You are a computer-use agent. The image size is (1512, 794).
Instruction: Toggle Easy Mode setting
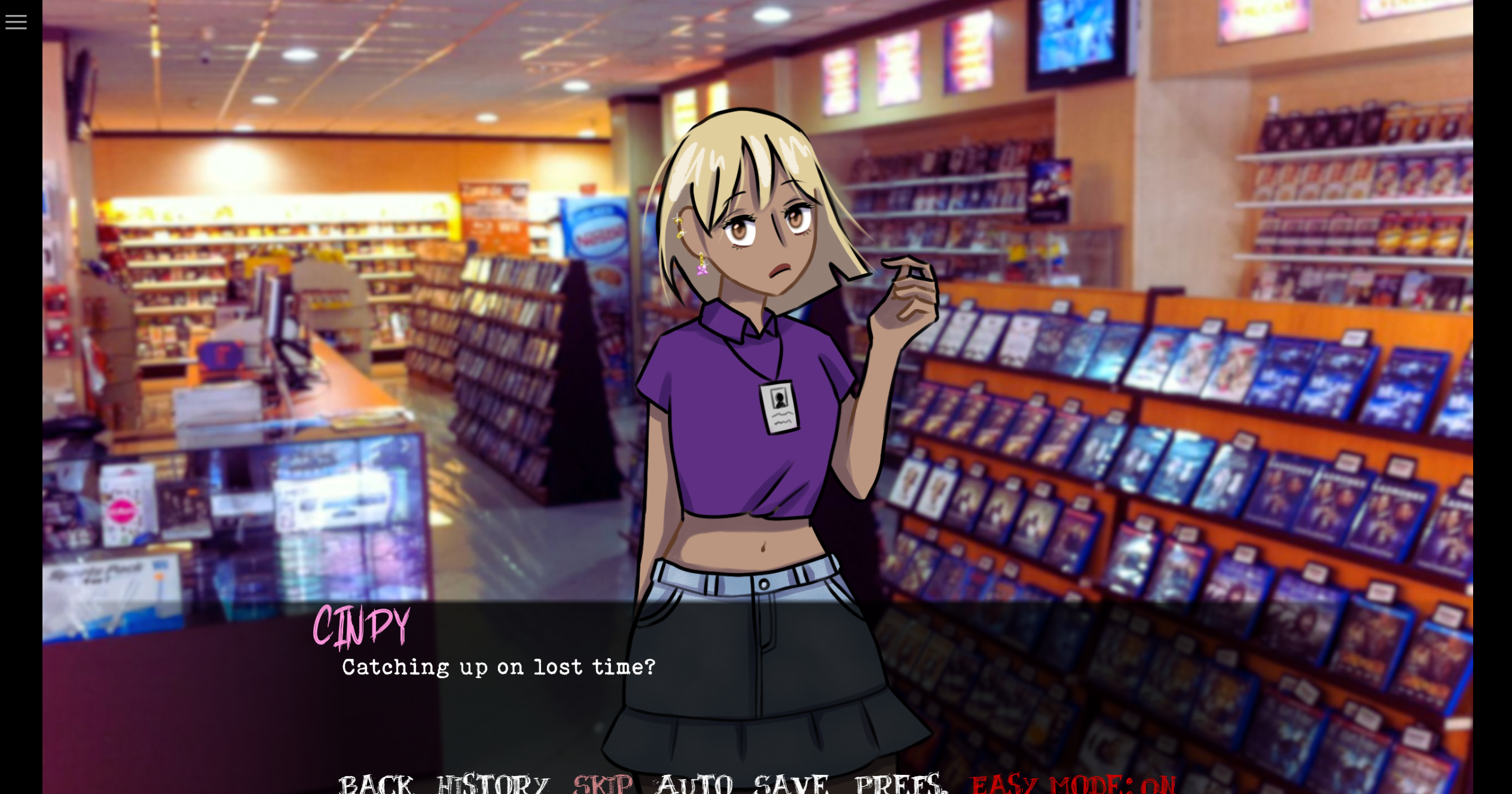pos(1073,783)
